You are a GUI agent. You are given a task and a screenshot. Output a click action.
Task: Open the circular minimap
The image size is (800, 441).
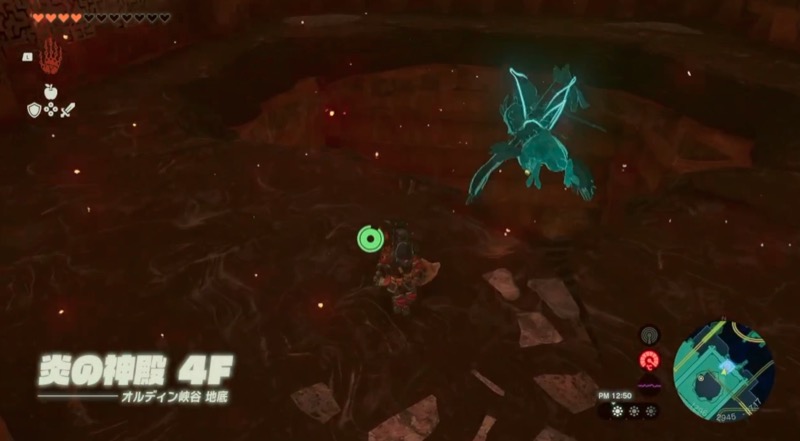coord(724,367)
